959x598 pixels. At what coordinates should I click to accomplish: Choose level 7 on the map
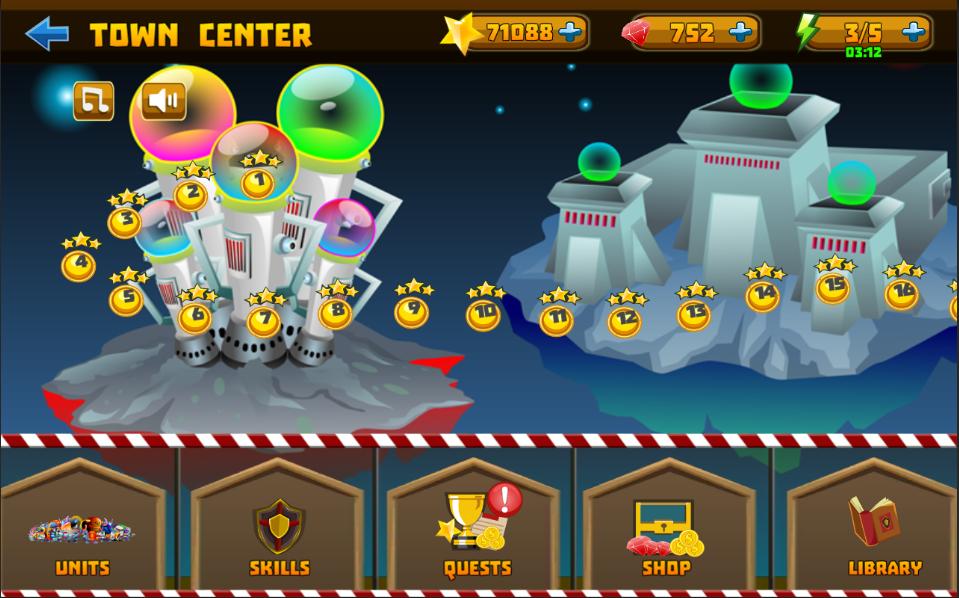pos(264,321)
